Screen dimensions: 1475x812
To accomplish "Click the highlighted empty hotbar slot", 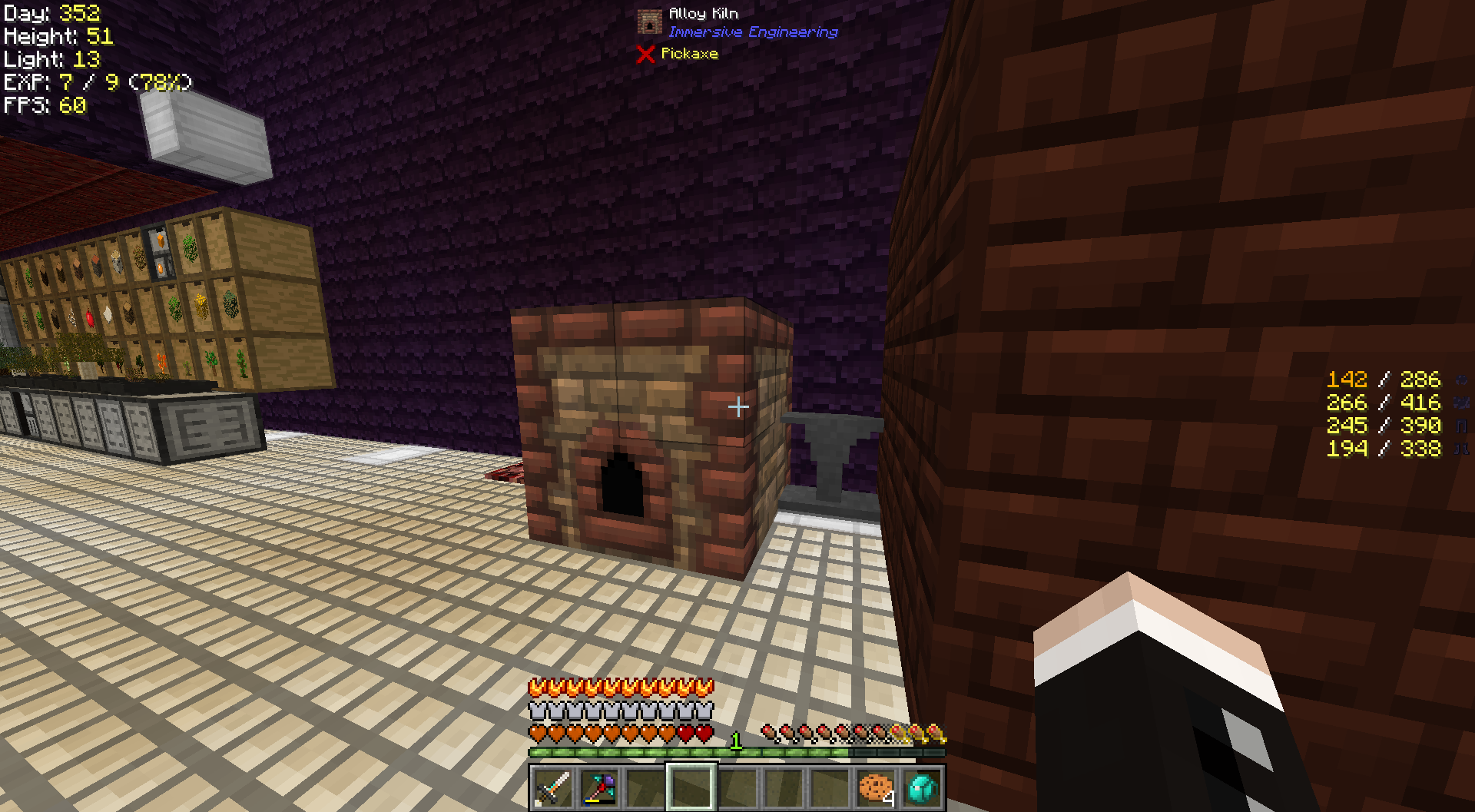I will [691, 787].
